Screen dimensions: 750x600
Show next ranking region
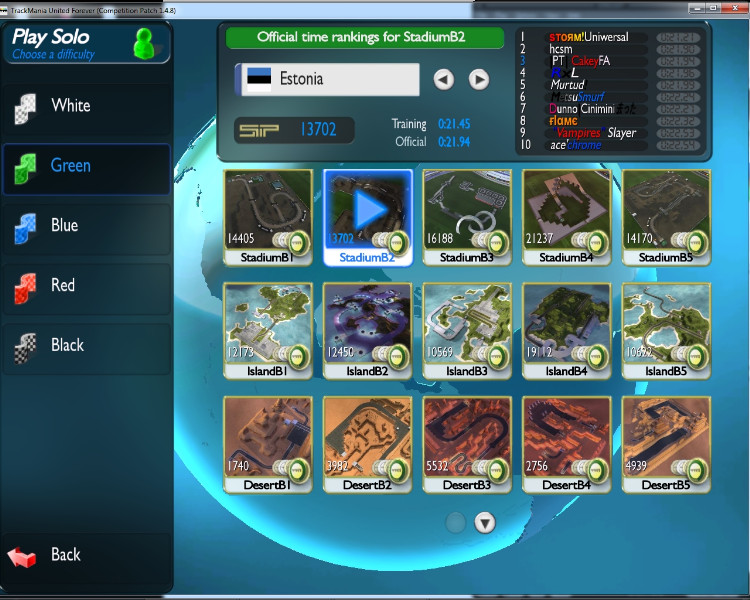point(479,79)
